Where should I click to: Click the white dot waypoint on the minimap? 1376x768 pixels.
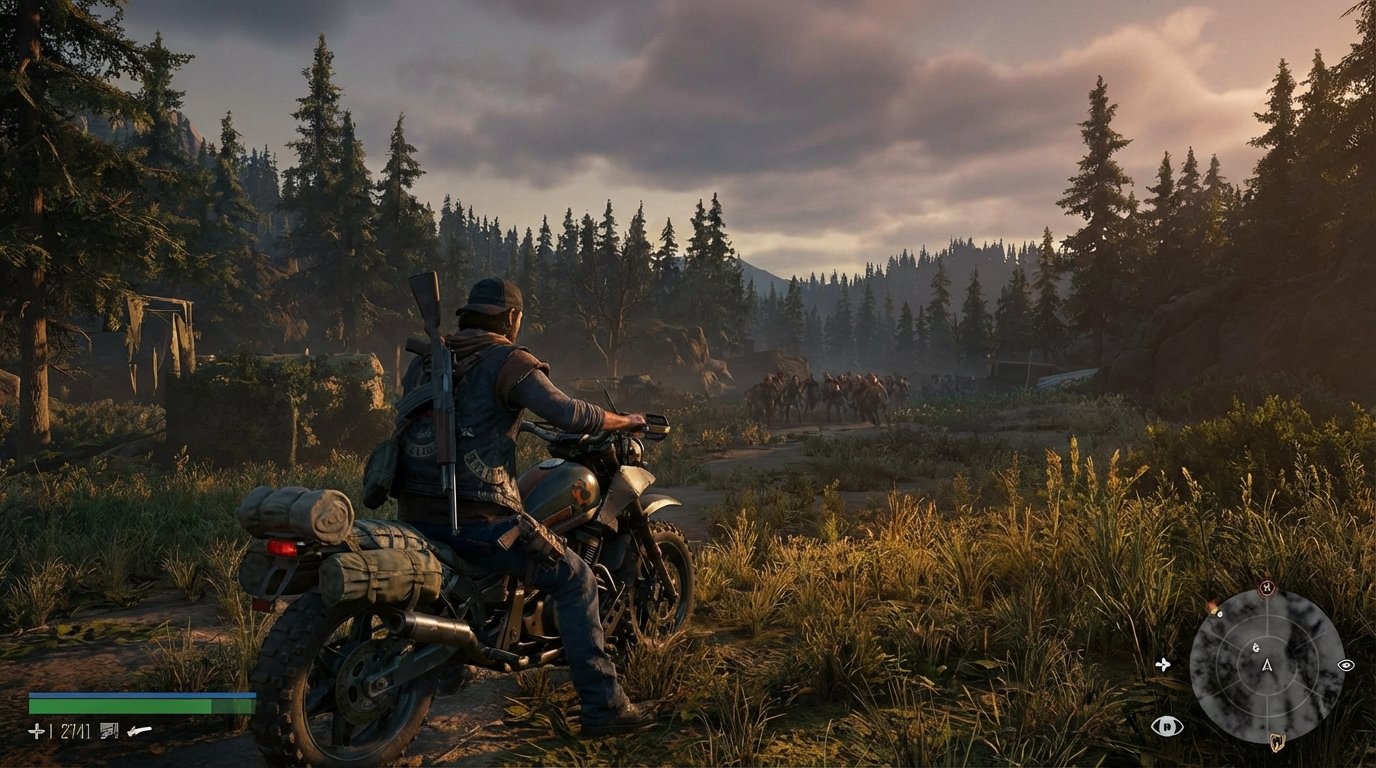(x=1219, y=614)
